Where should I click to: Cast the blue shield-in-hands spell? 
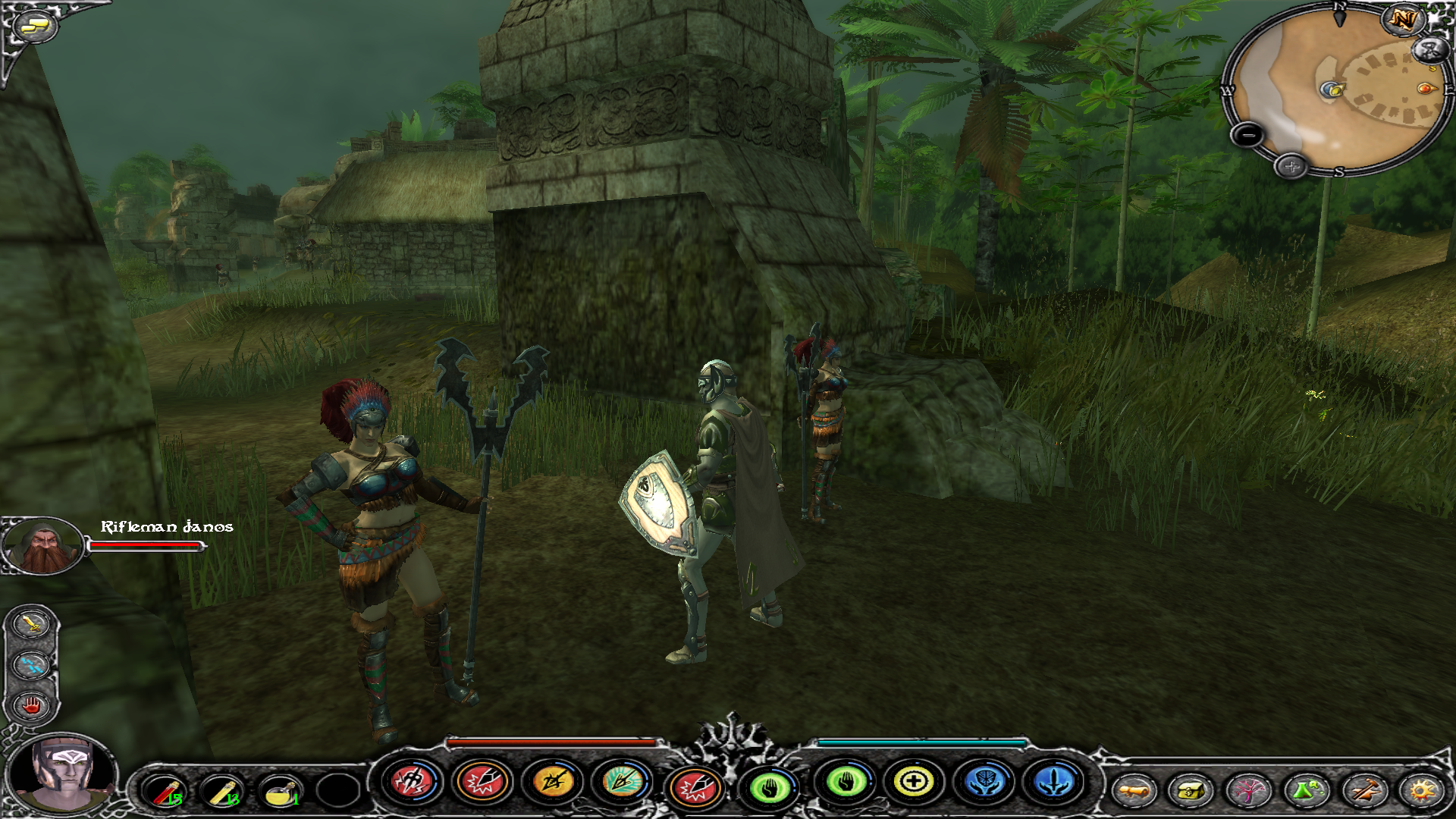point(984,781)
